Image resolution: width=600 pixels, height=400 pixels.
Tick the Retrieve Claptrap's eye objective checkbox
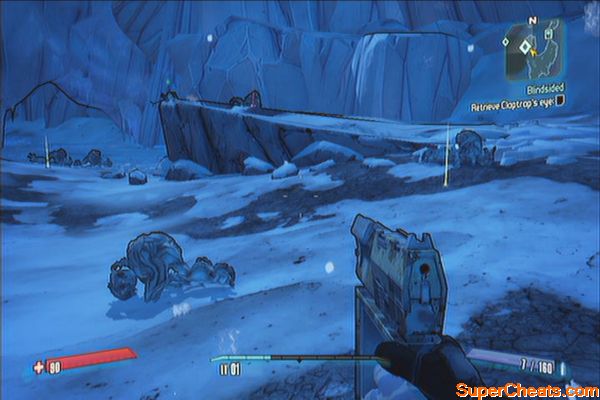point(562,102)
